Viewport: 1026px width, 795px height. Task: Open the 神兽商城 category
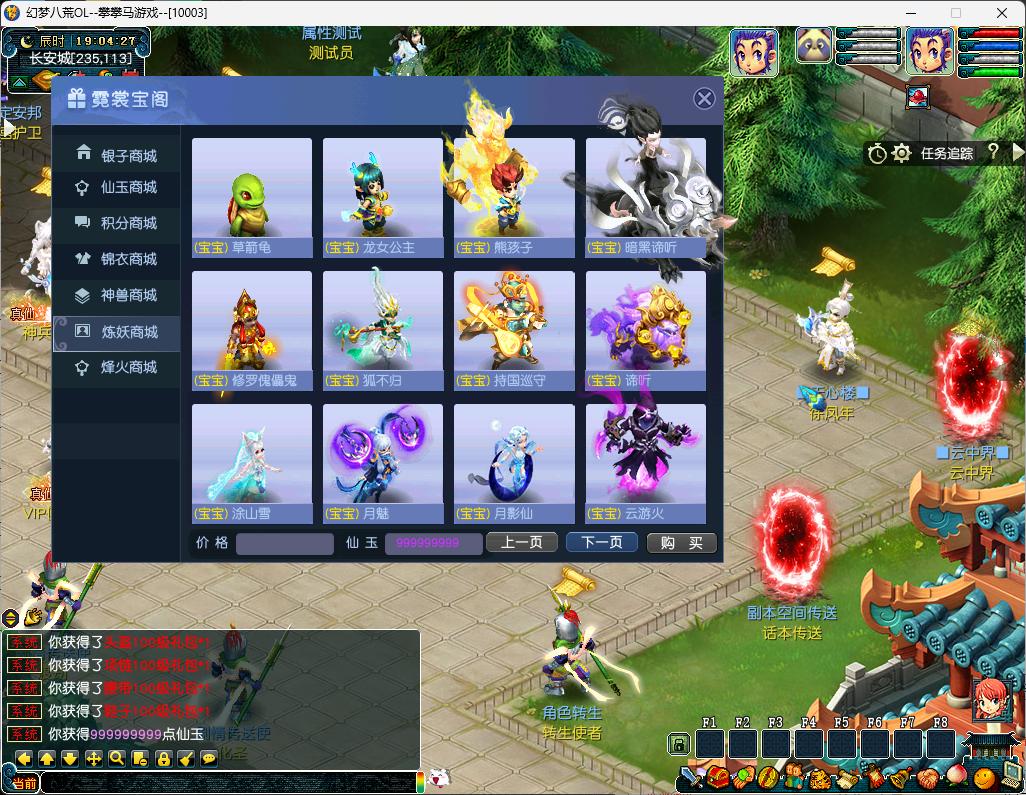point(117,295)
